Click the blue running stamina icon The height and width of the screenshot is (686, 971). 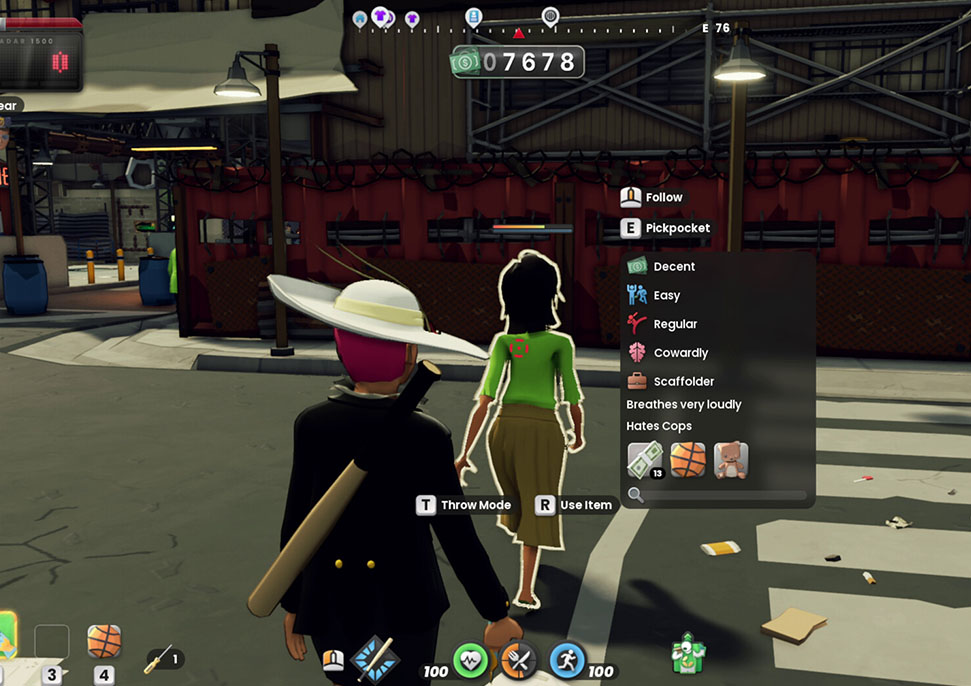pos(567,661)
